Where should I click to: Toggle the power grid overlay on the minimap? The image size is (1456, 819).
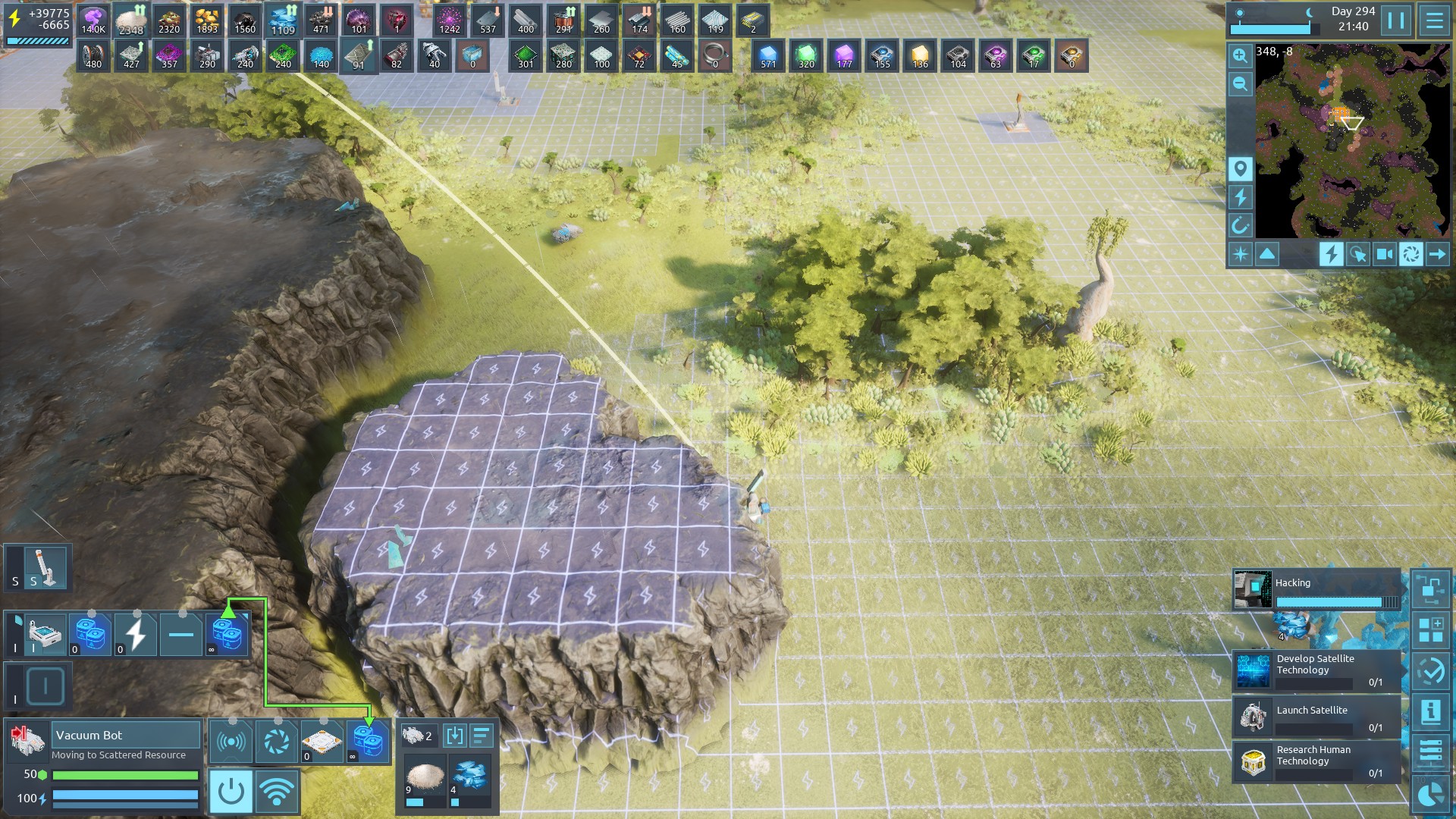pos(1240,197)
